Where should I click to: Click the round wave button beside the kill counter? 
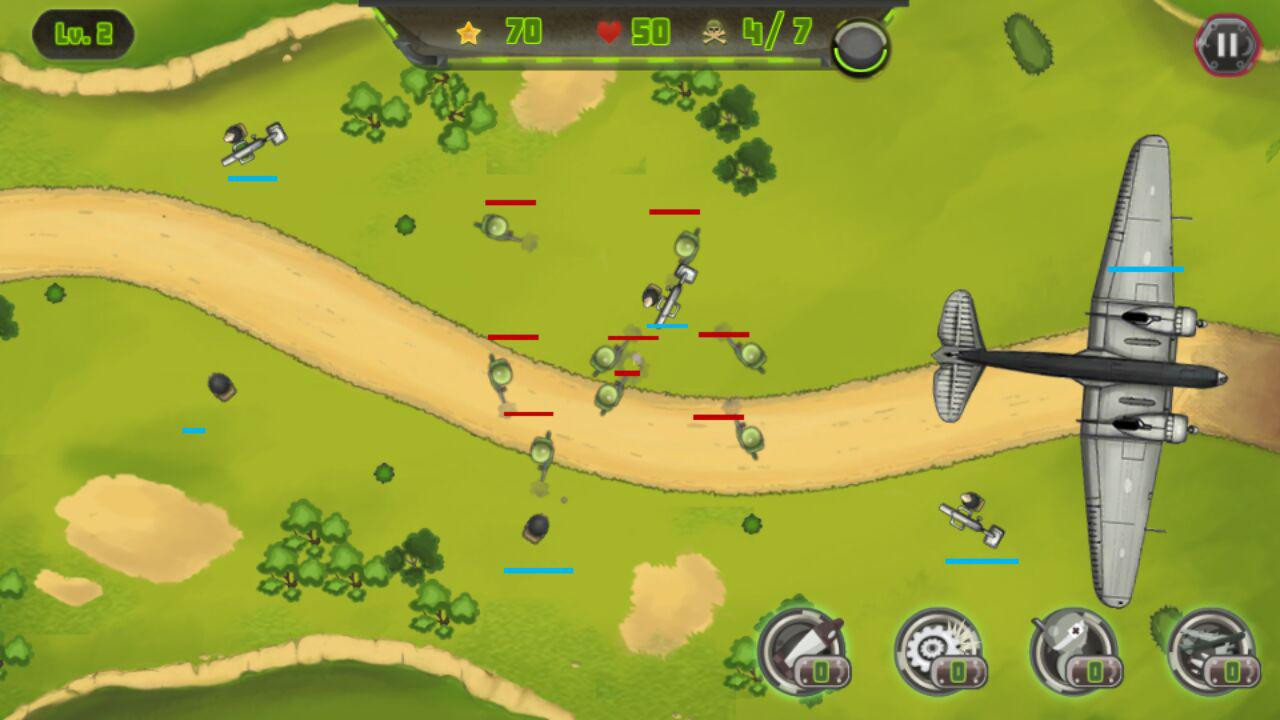click(860, 46)
